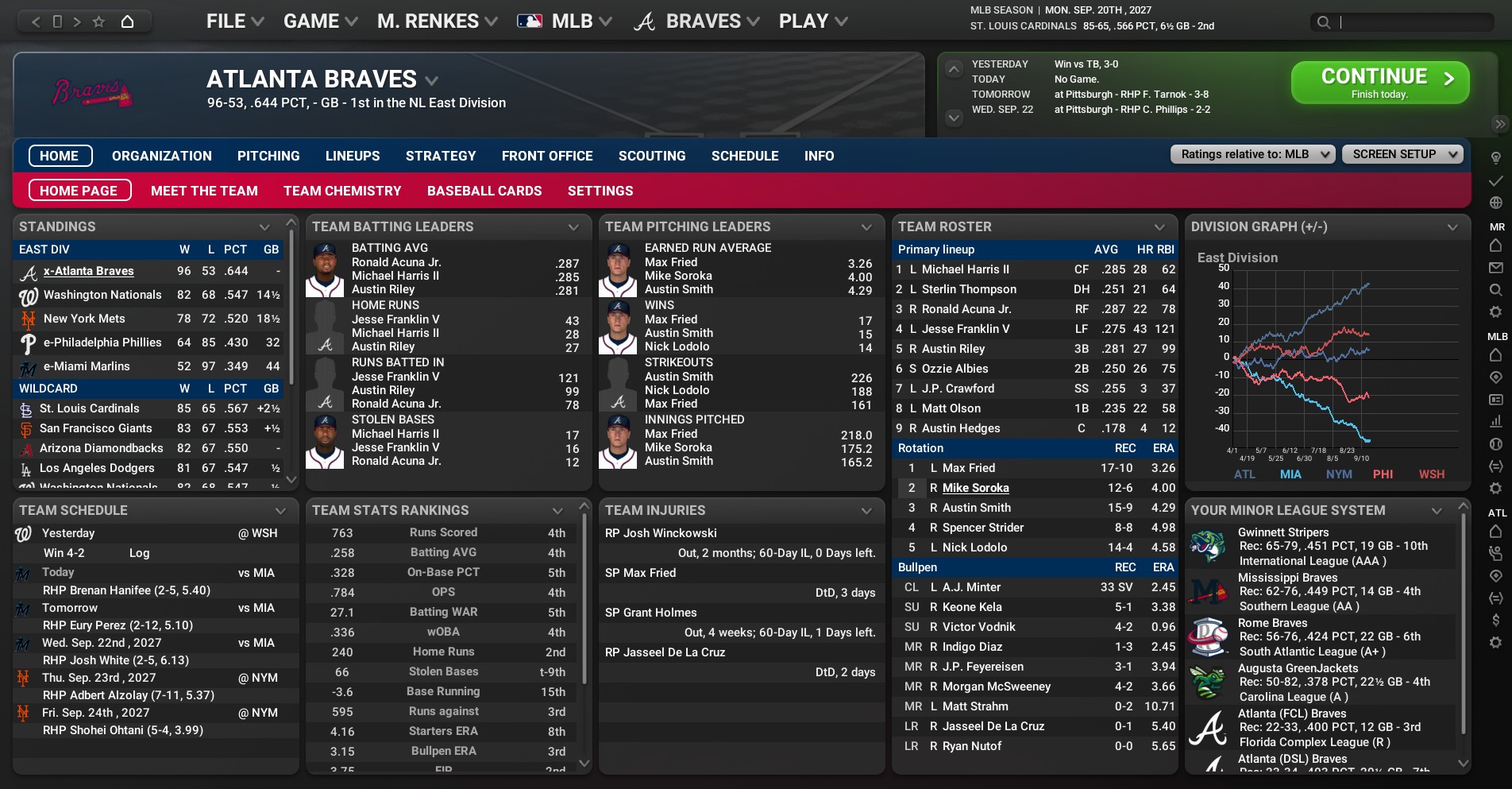The height and width of the screenshot is (789, 1512).
Task: Click the search field in the top bar
Action: (1414, 22)
